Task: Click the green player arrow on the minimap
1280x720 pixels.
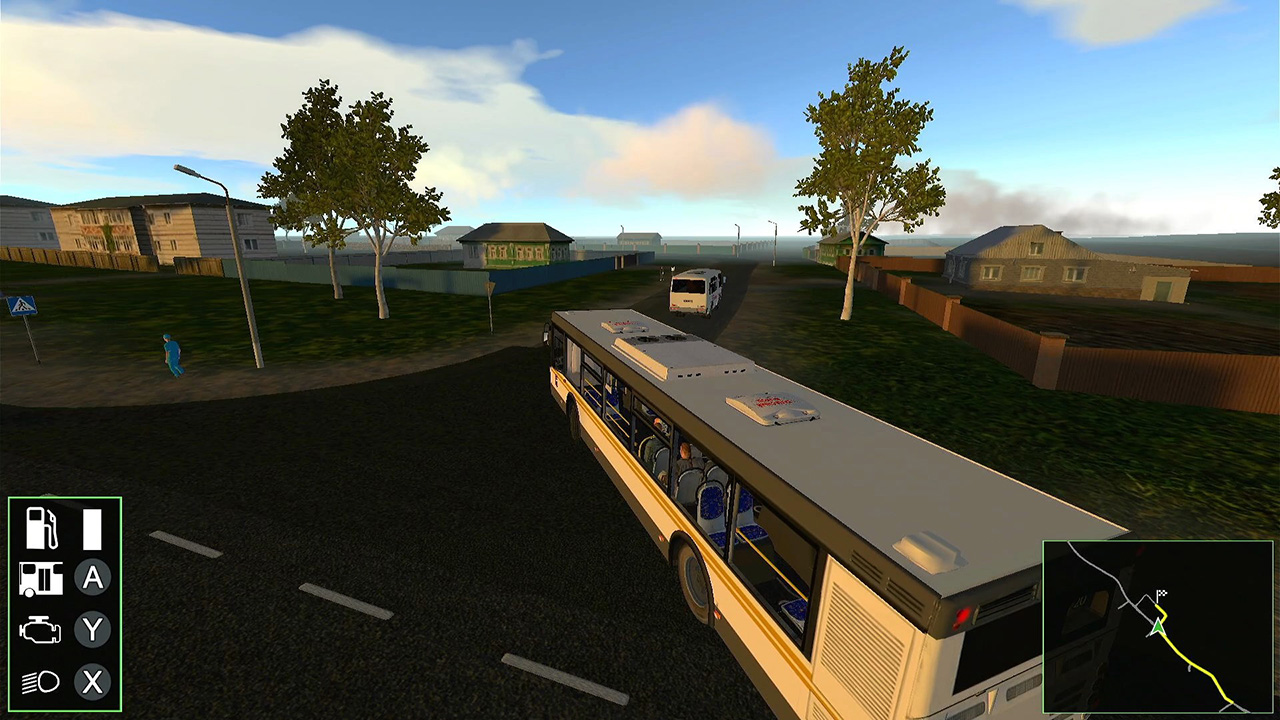Action: tap(1158, 627)
